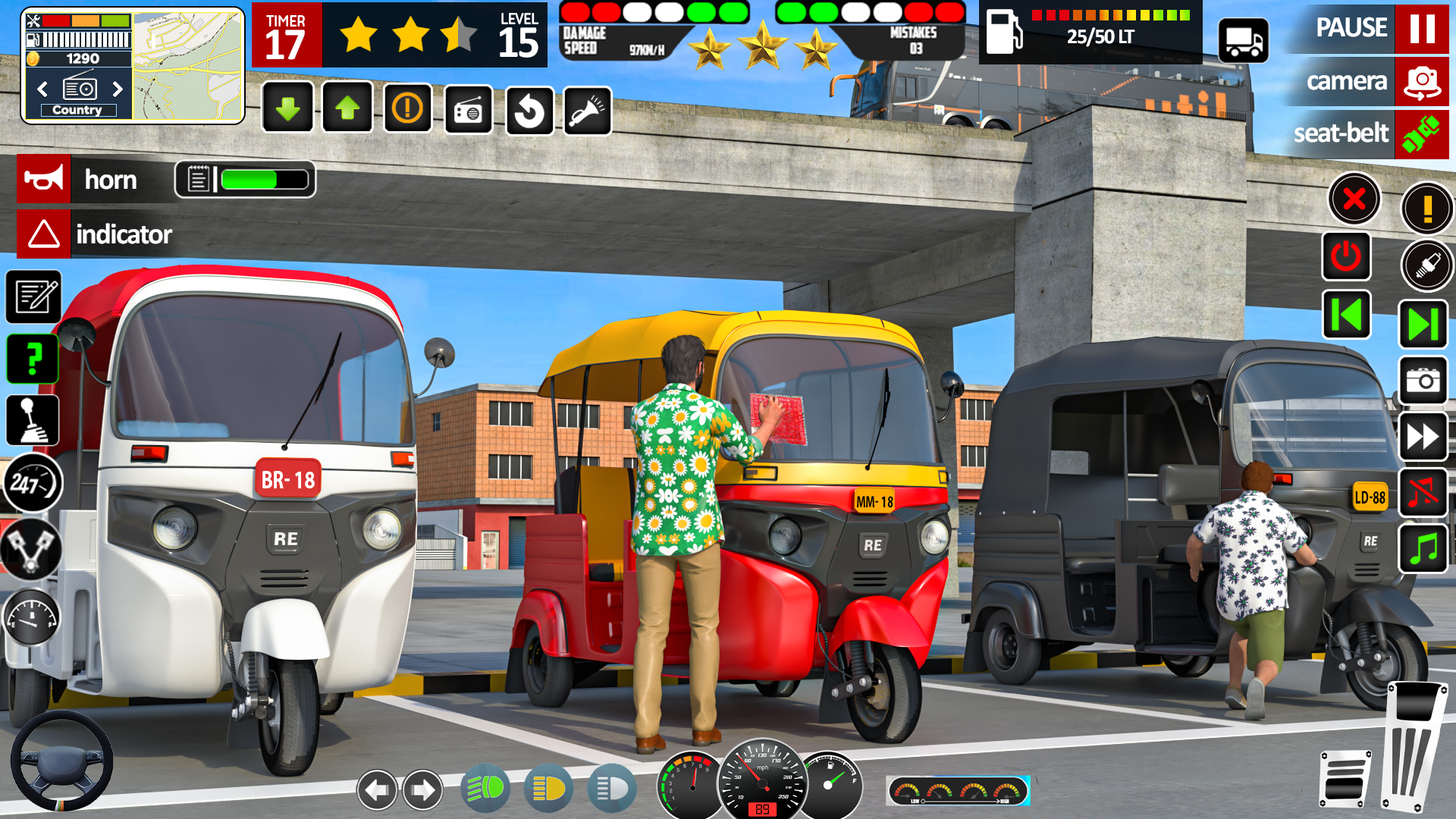This screenshot has height=819, width=1456.
Task: Restart the level with the reset arrow
Action: click(529, 109)
